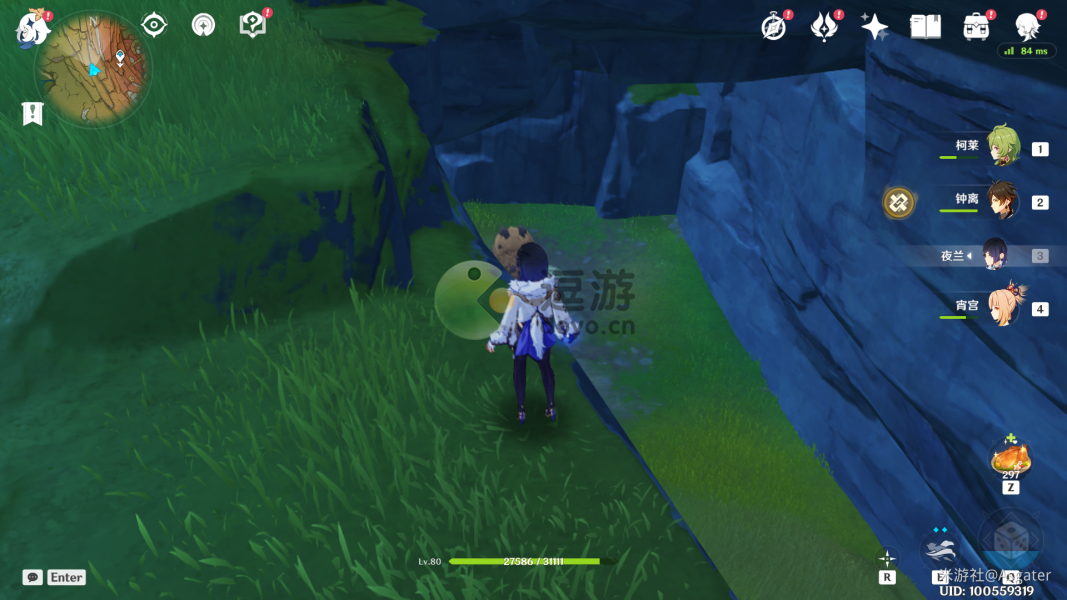
Task: Open the question-mark tutorial icon
Action: point(253,25)
